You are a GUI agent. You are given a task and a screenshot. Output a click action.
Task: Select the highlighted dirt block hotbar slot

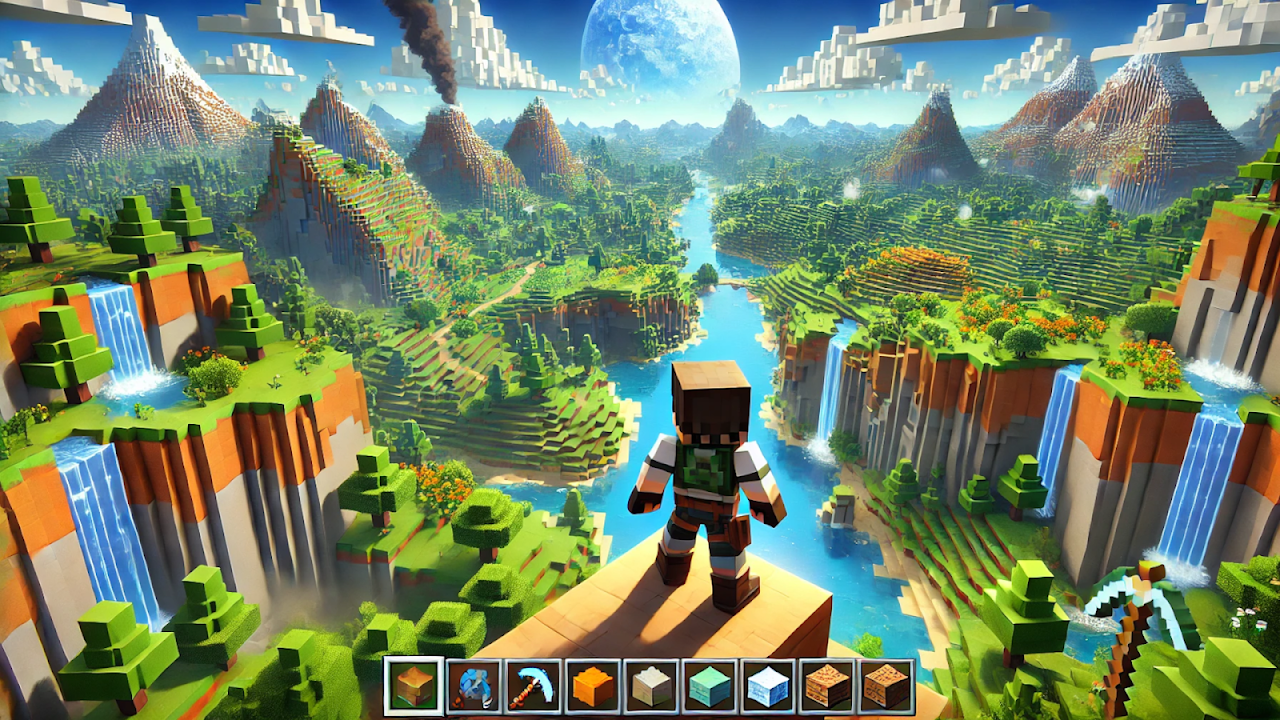click(x=414, y=686)
